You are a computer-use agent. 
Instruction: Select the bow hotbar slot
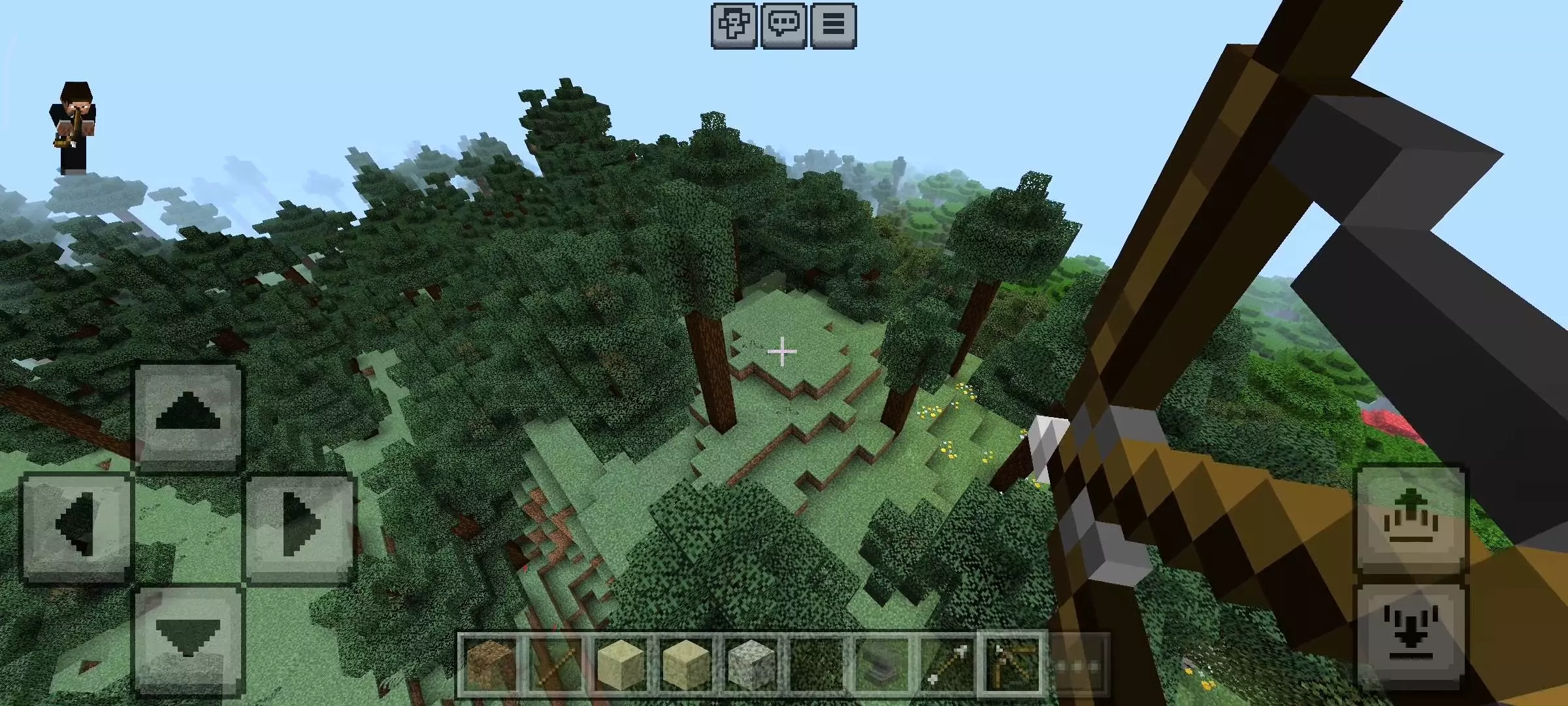pyautogui.click(x=1013, y=665)
